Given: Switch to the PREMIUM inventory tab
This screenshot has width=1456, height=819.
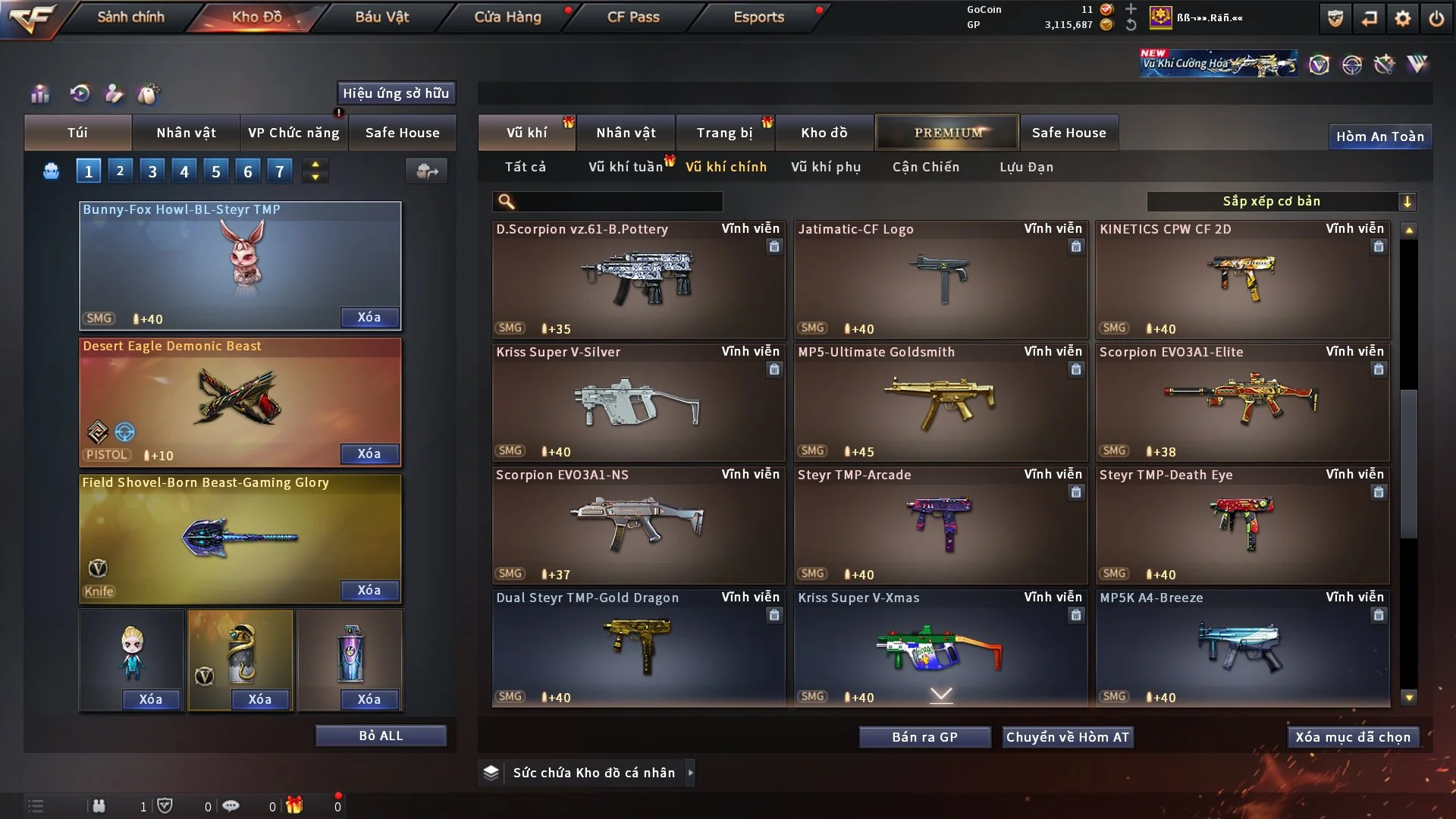Looking at the screenshot, I should pos(947,133).
